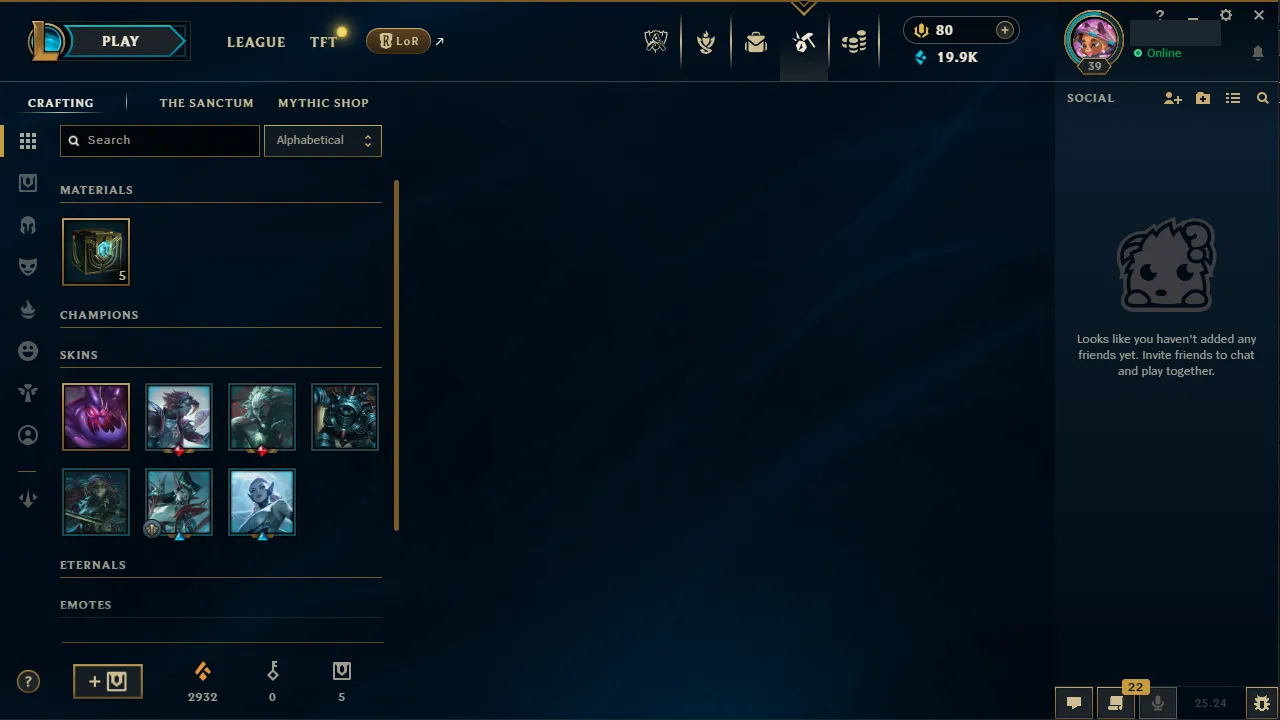Purchase RP with the plus button

point(1004,30)
